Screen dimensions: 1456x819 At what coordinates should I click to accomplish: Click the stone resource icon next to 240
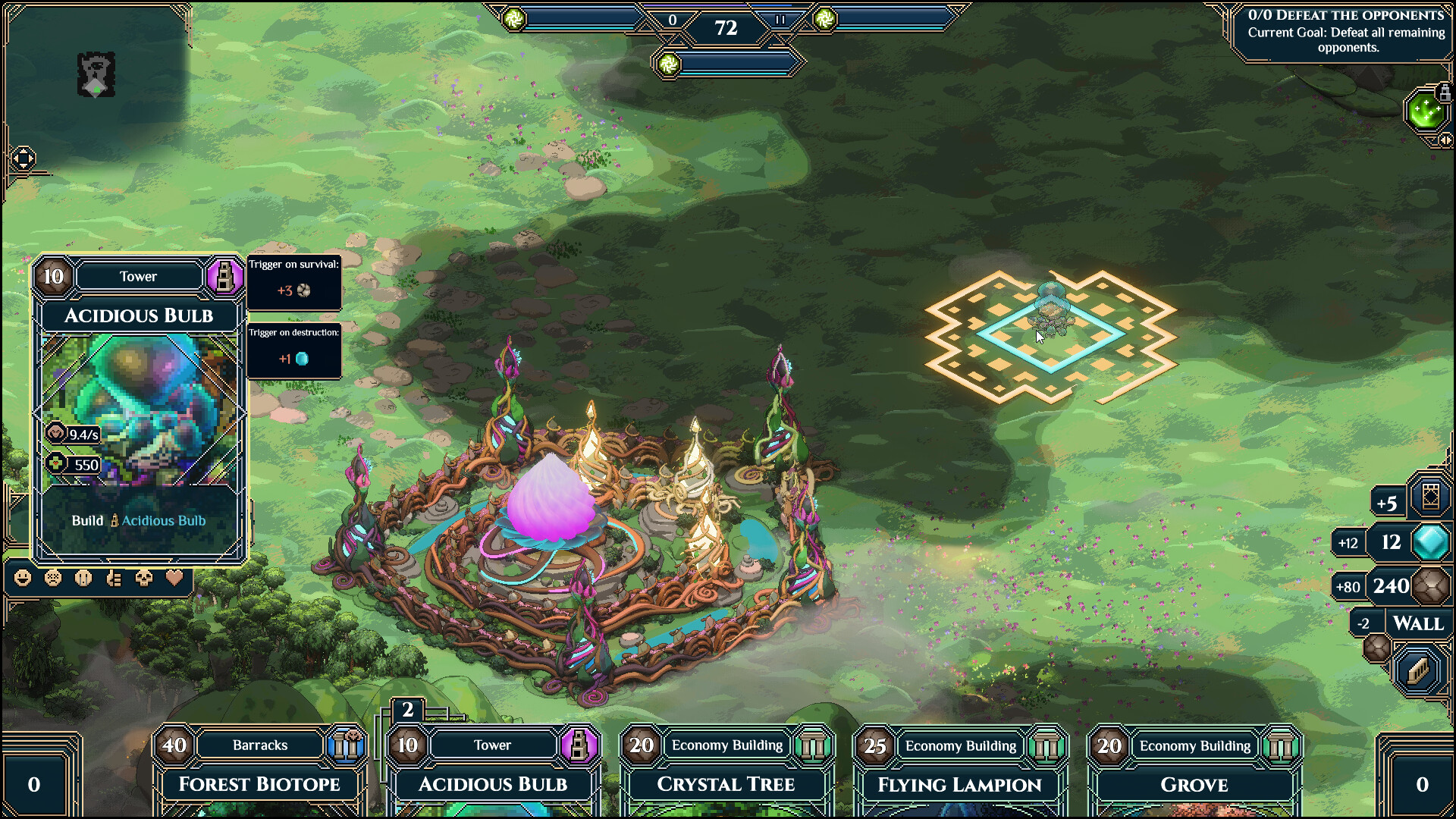click(1431, 585)
